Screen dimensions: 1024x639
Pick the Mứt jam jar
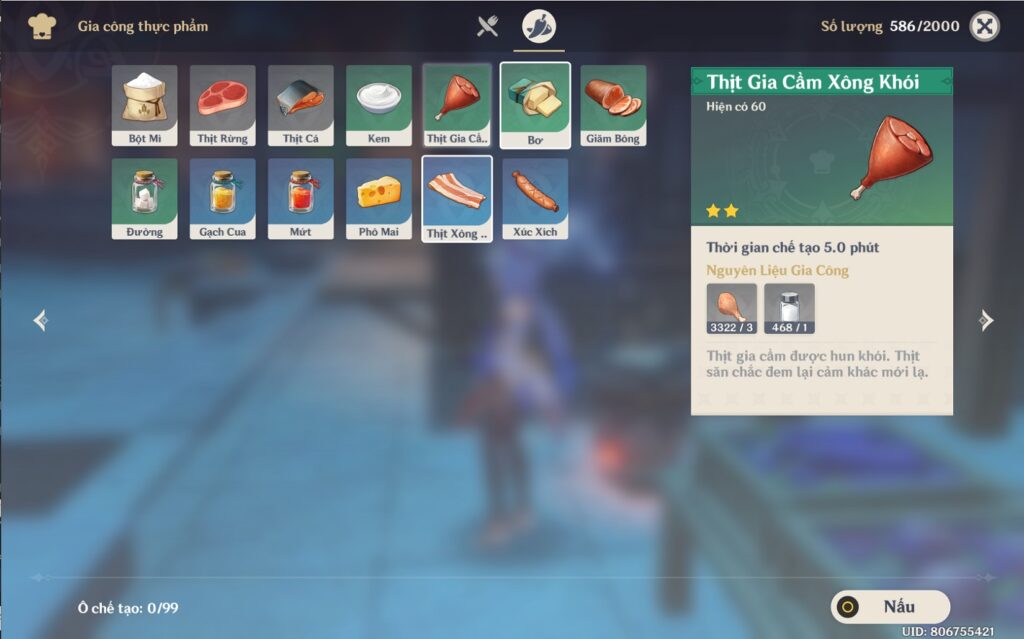(301, 199)
